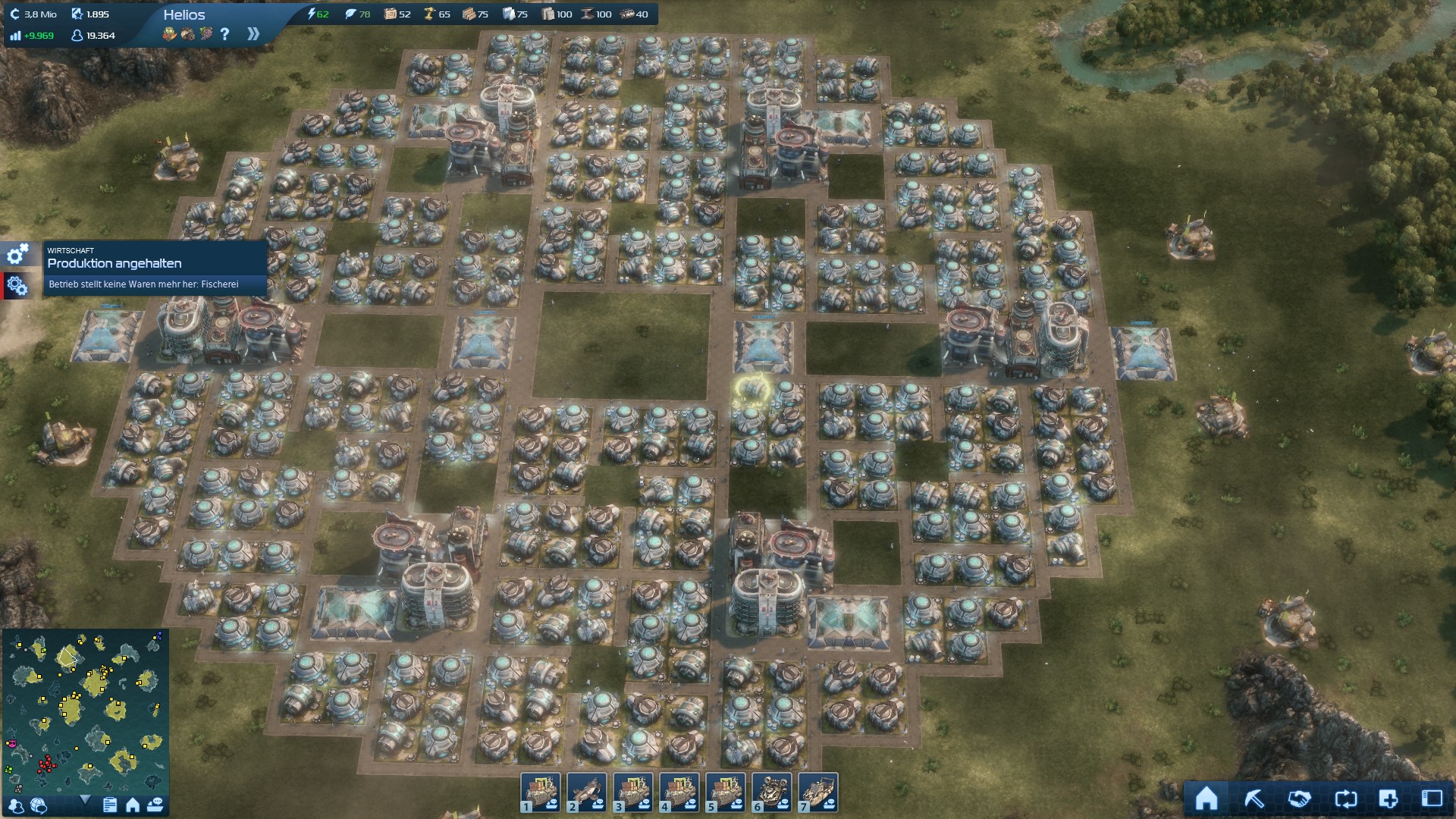Click the minimap house filter icon
Image resolution: width=1456 pixels, height=819 pixels.
coord(133,805)
